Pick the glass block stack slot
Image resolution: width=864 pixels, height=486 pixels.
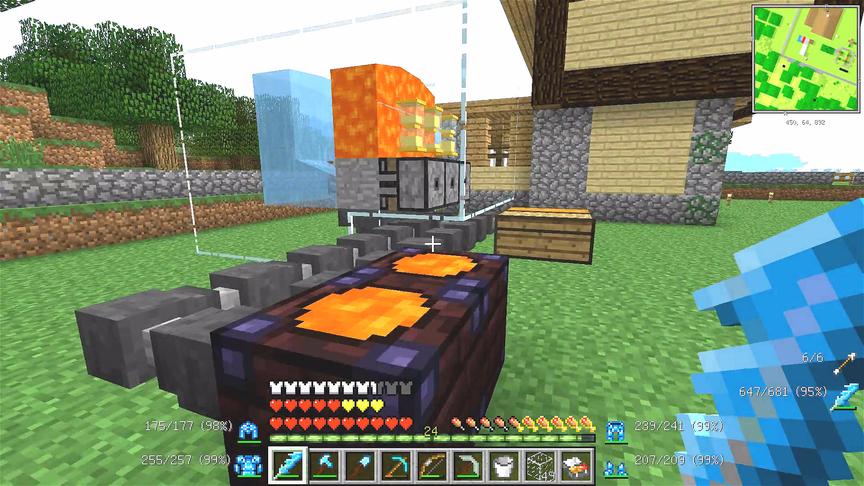pos(541,465)
